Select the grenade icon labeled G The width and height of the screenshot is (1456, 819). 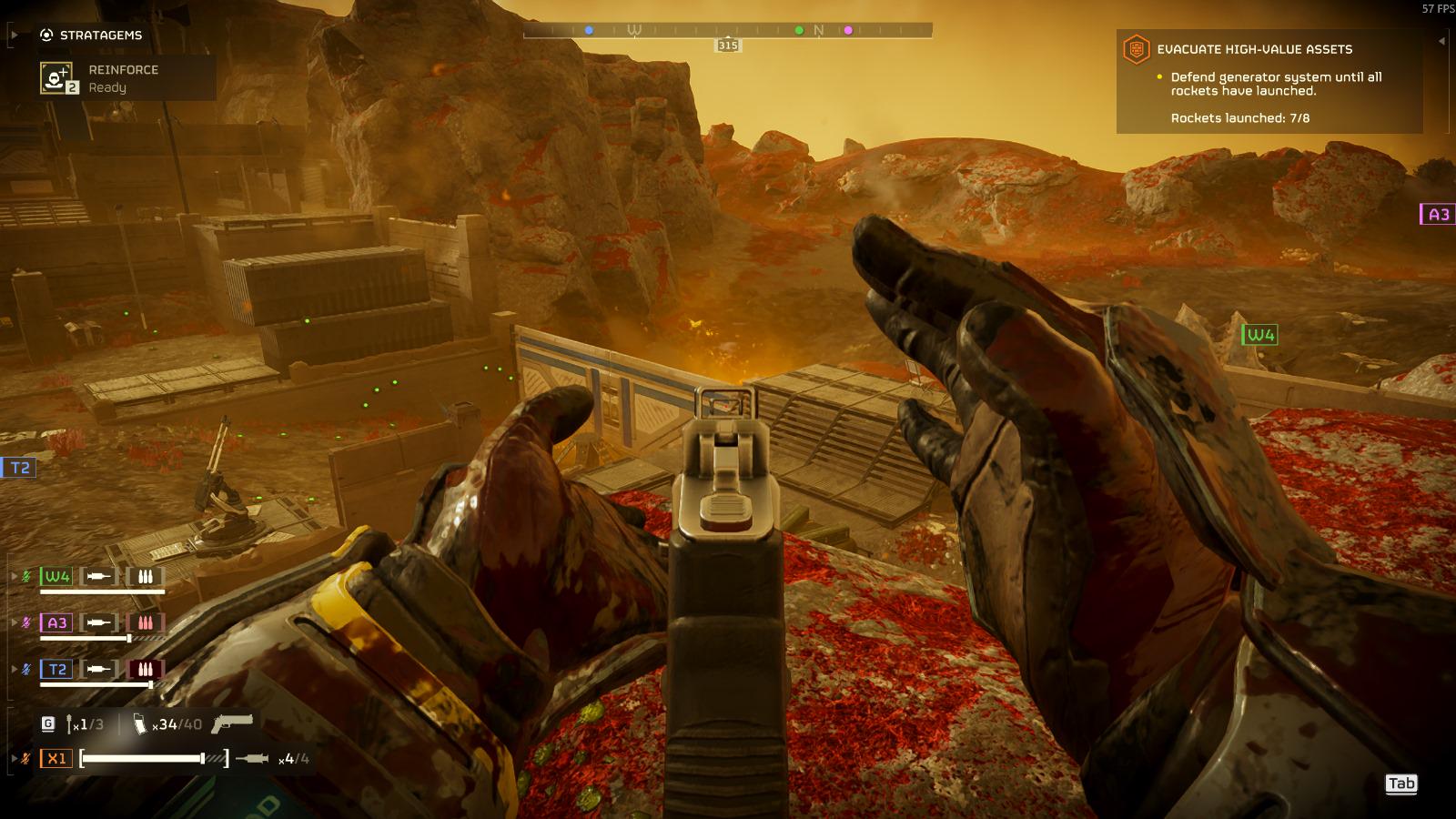48,724
